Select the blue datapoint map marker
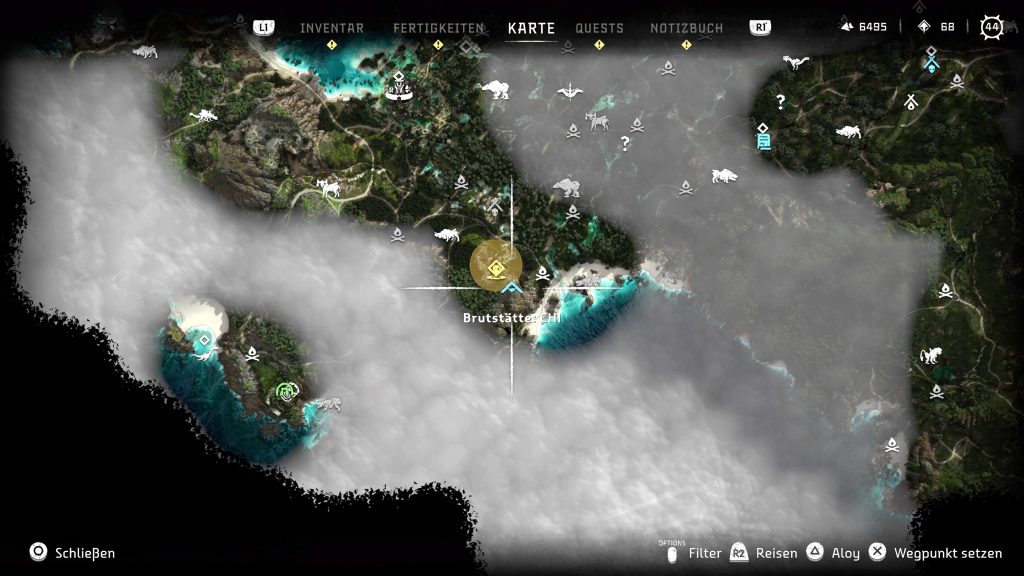 pos(764,137)
